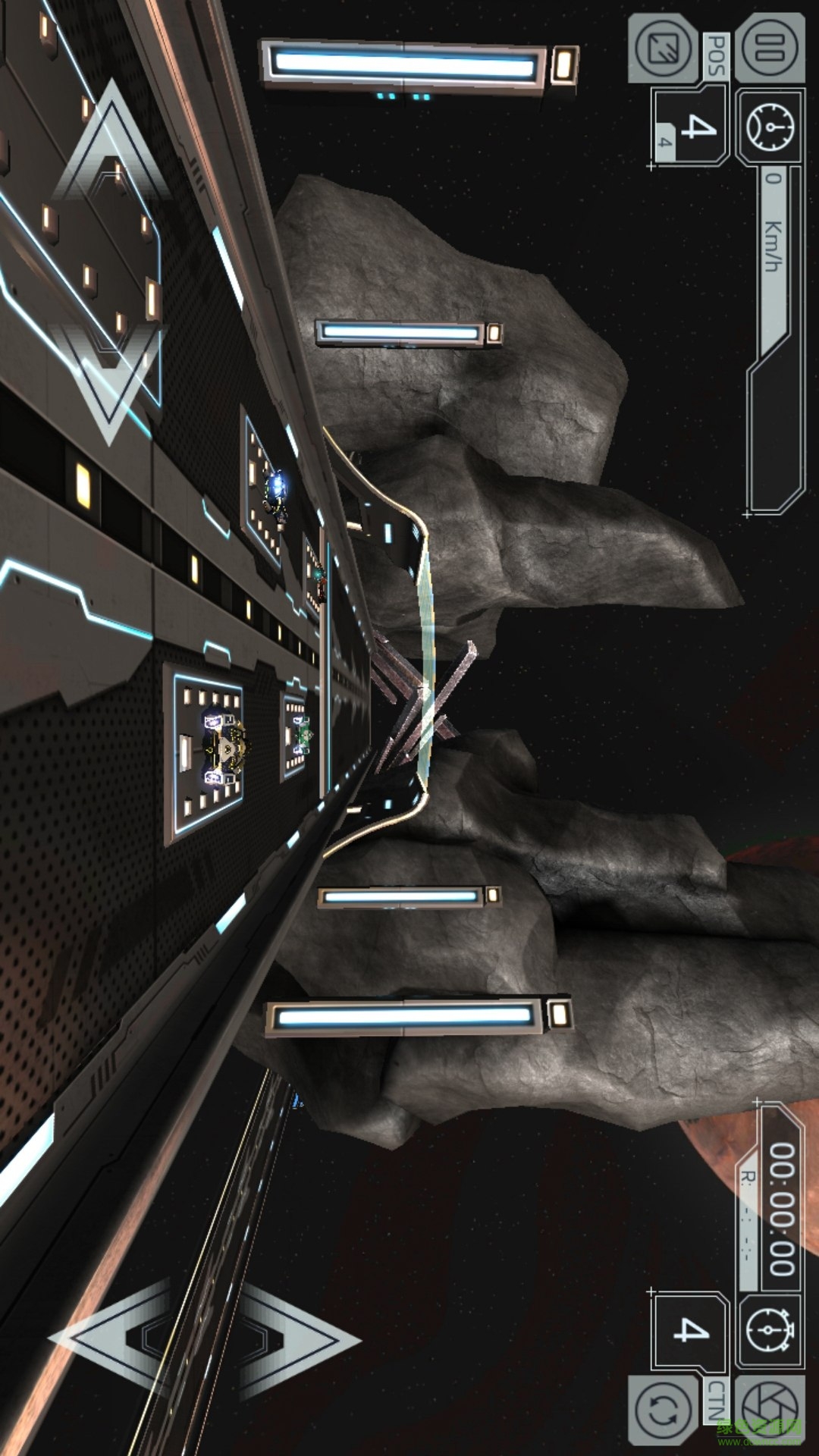
Task: Reset the ship using the circular arrows button
Action: [x=664, y=1410]
